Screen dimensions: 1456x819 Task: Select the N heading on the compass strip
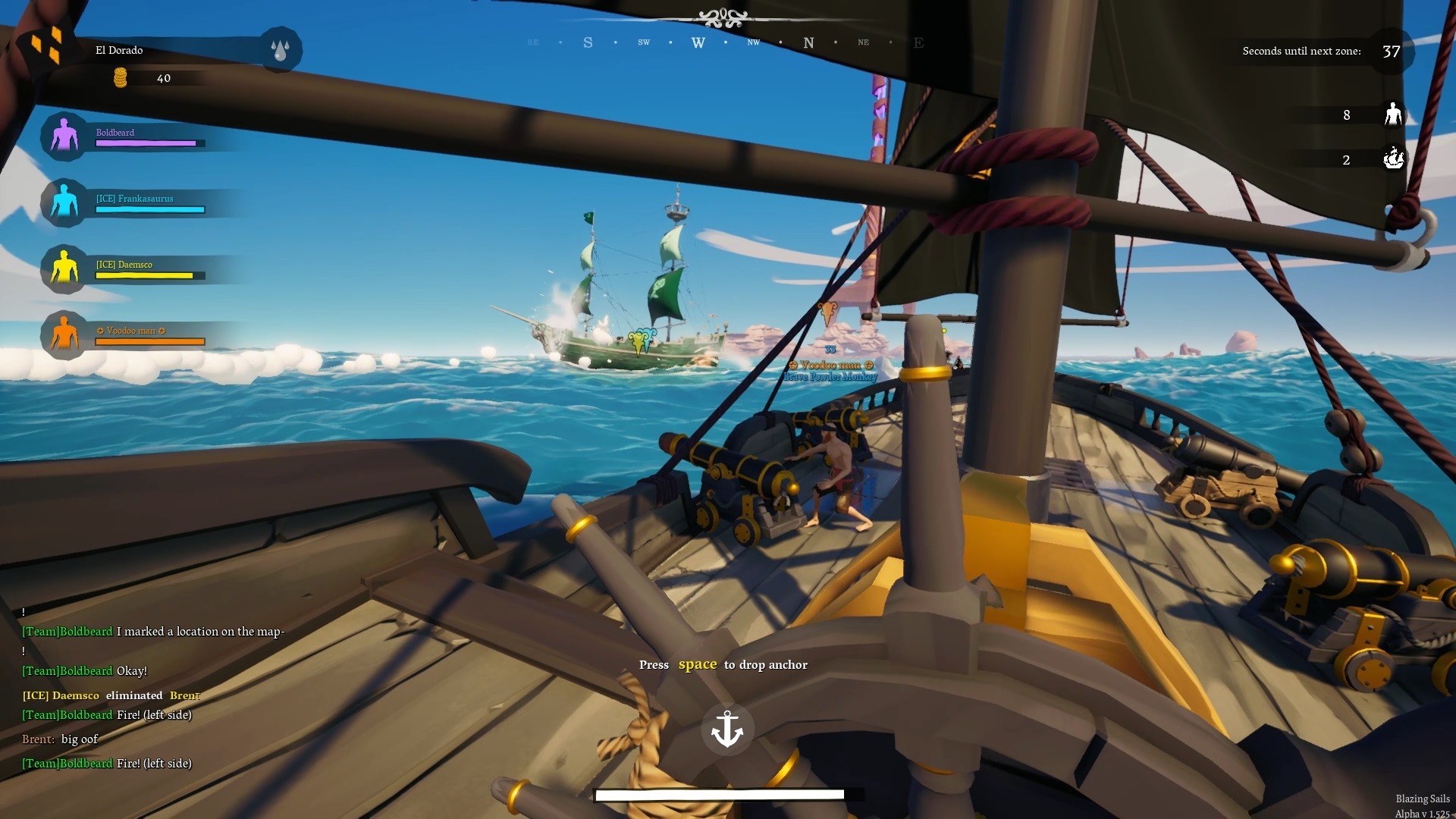[x=808, y=42]
